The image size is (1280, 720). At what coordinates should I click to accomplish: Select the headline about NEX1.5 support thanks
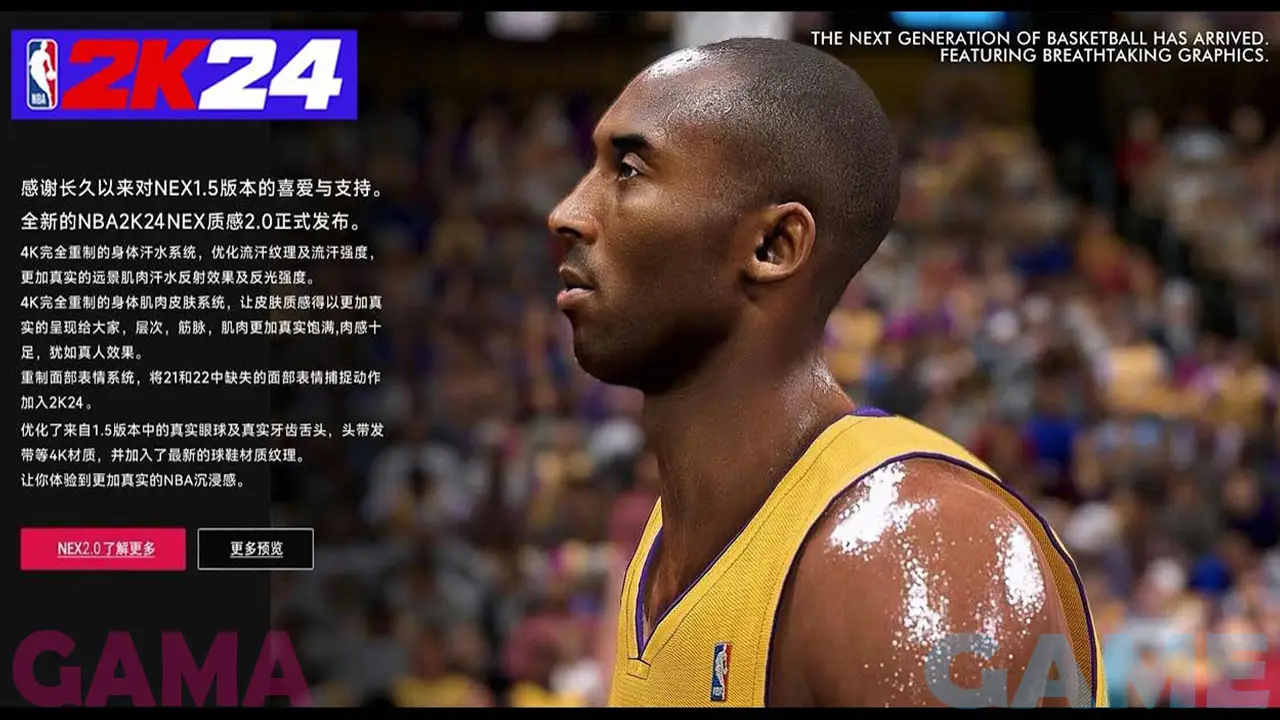[200, 185]
